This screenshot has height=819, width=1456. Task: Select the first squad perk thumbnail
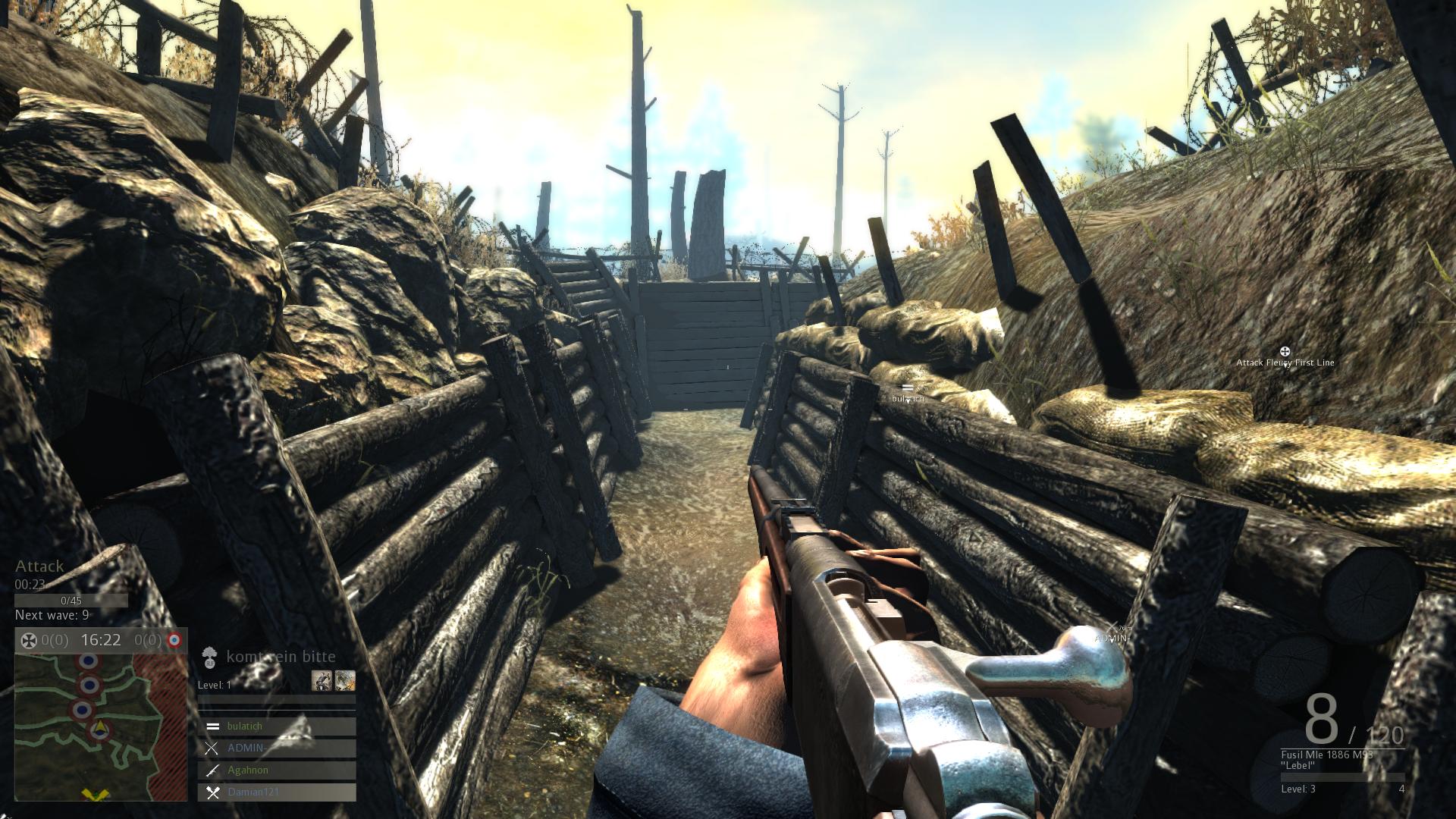click(x=322, y=680)
